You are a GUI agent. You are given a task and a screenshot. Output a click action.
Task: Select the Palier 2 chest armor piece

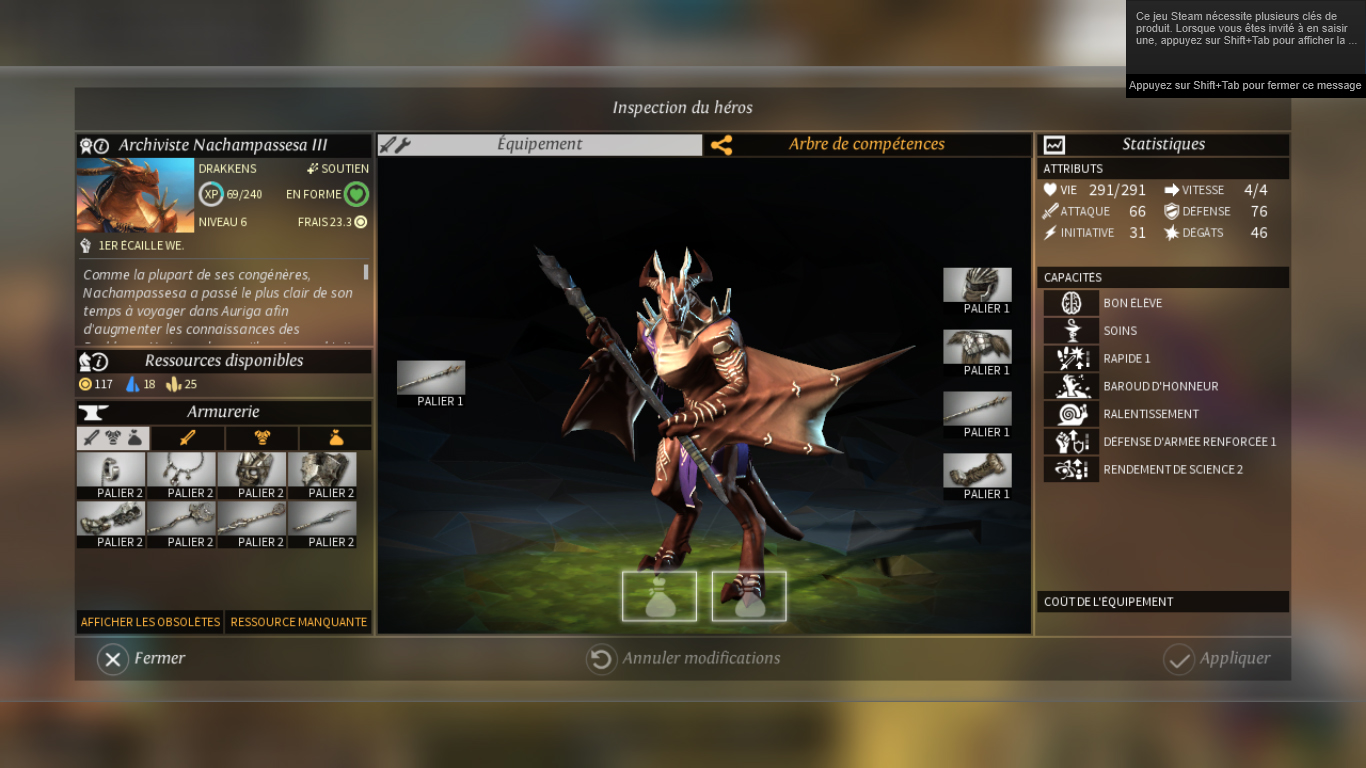[x=322, y=470]
